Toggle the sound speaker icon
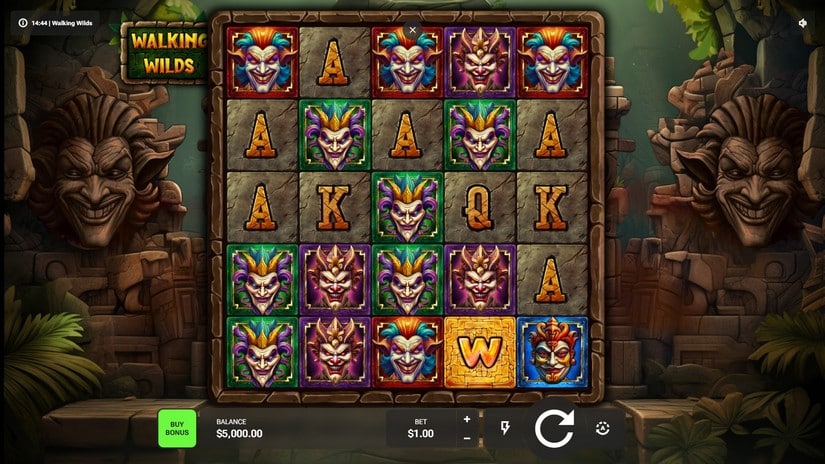This screenshot has height=464, width=825. coord(802,22)
